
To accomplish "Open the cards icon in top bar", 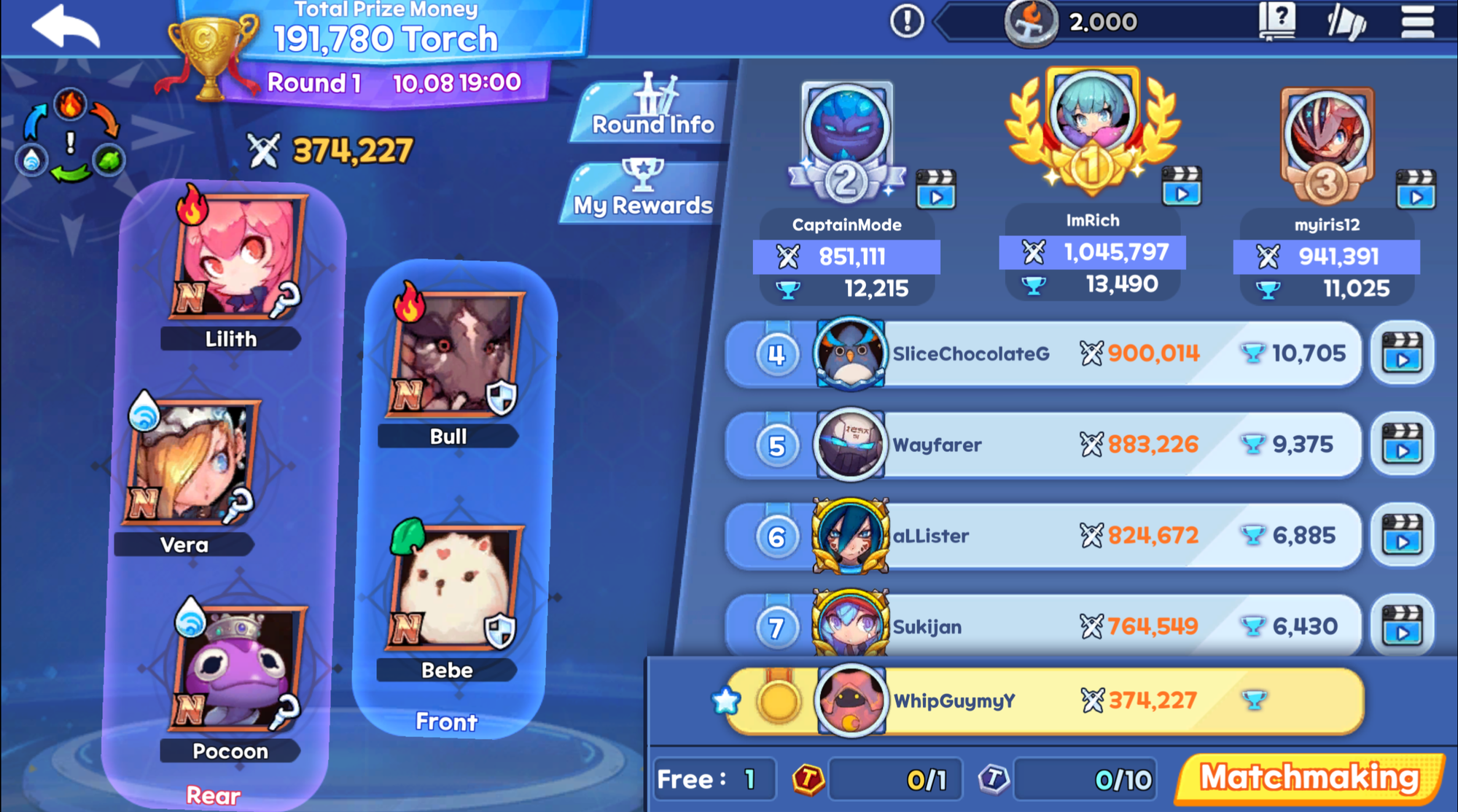I will tap(1346, 22).
